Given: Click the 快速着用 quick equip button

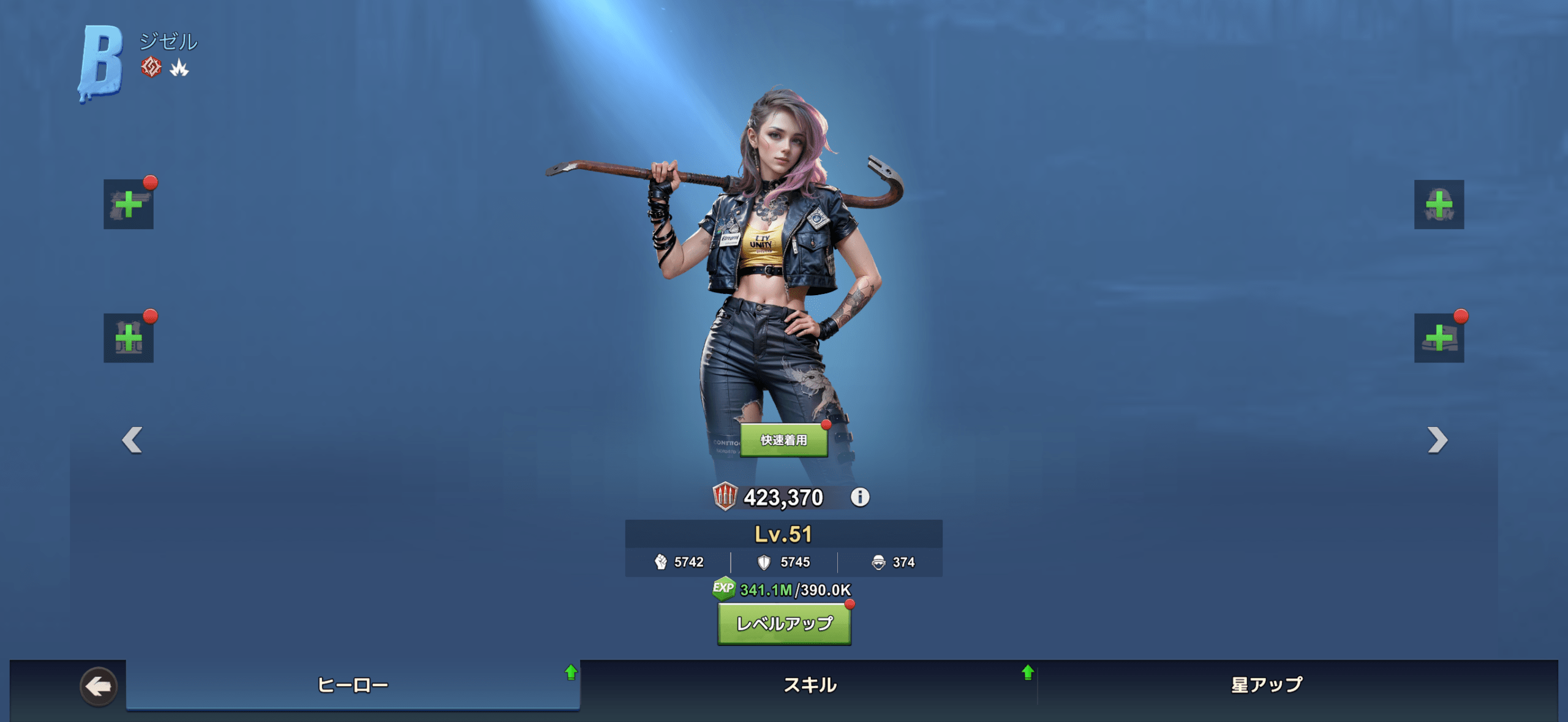Looking at the screenshot, I should click(783, 440).
